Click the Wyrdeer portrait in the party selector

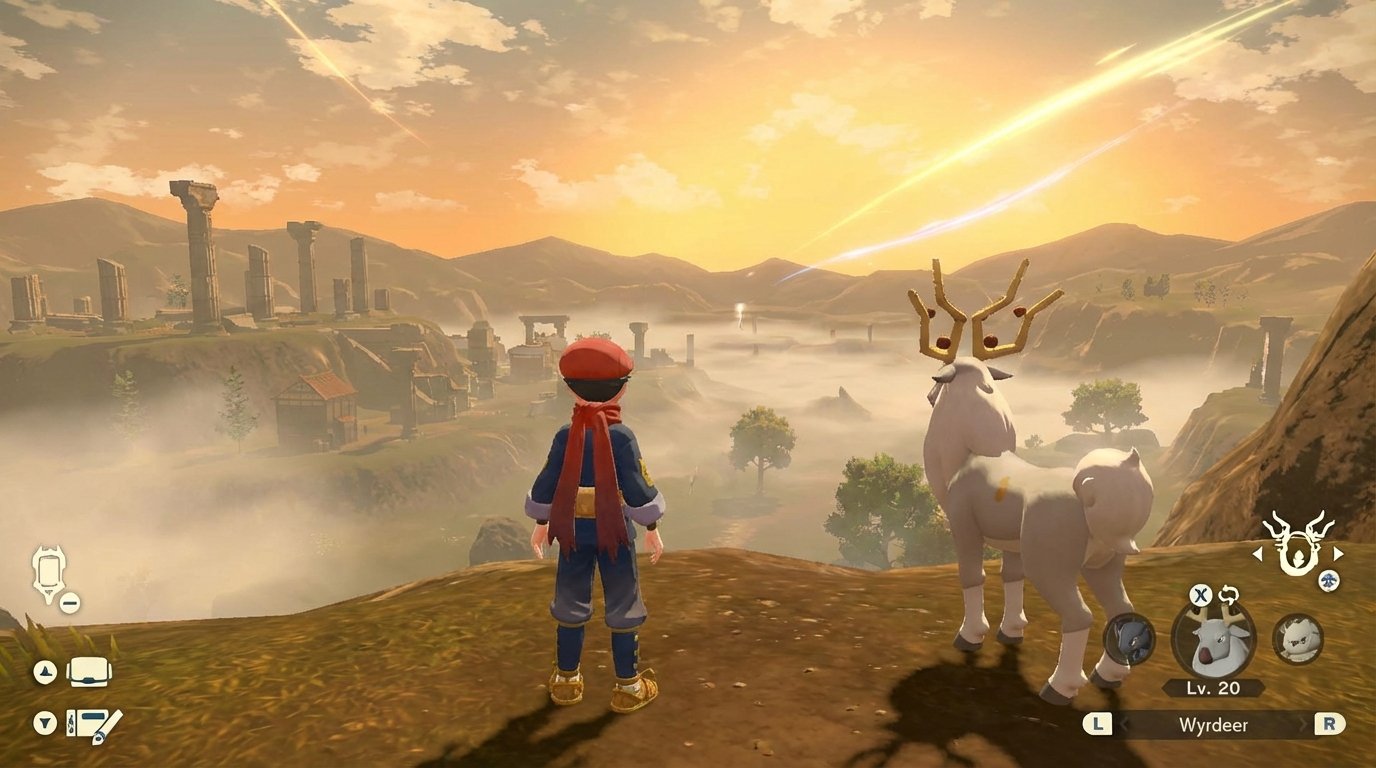point(1213,639)
